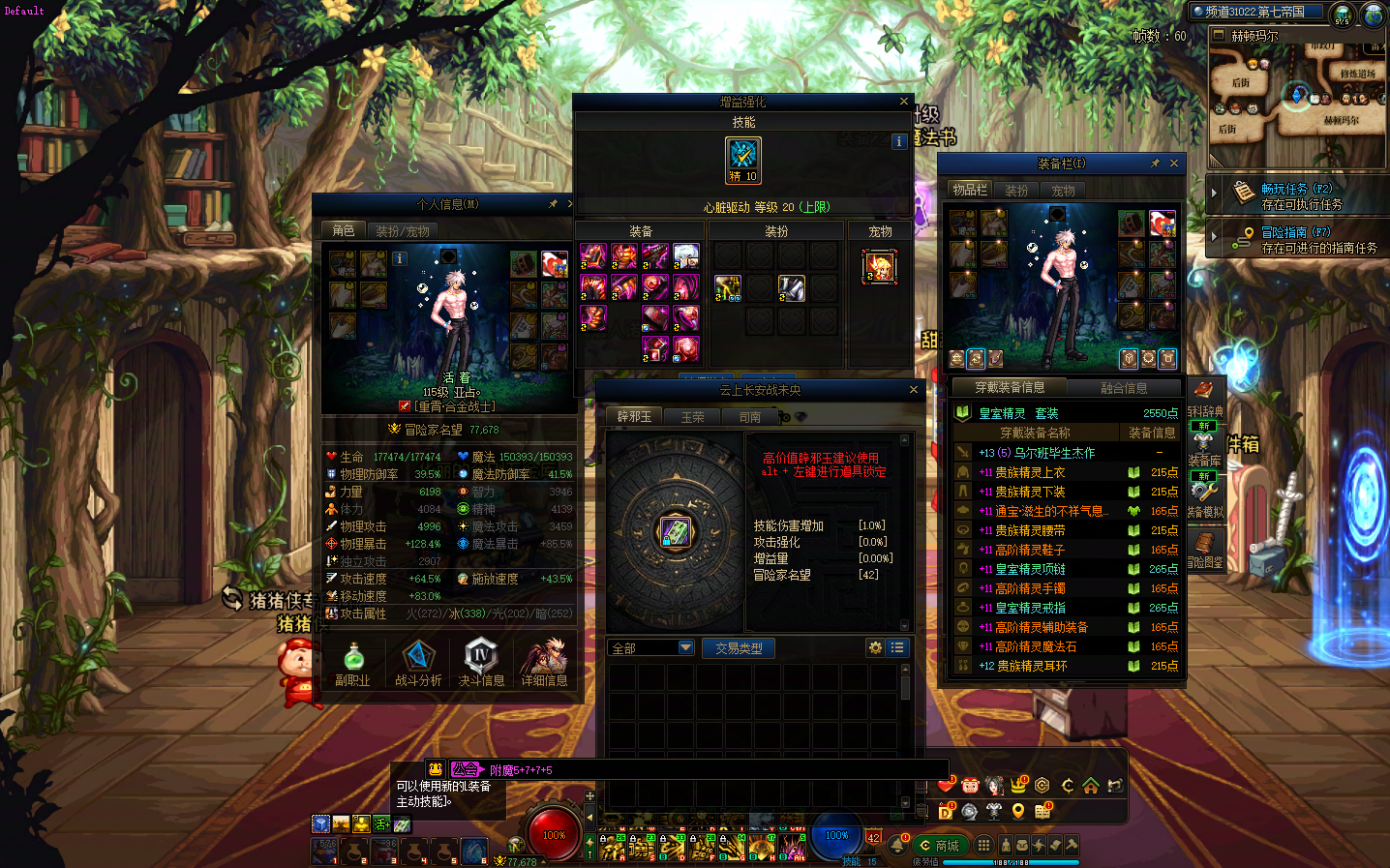Close the 装备栏 inventory window
Screen dimensions: 1390x868
(x=1174, y=164)
